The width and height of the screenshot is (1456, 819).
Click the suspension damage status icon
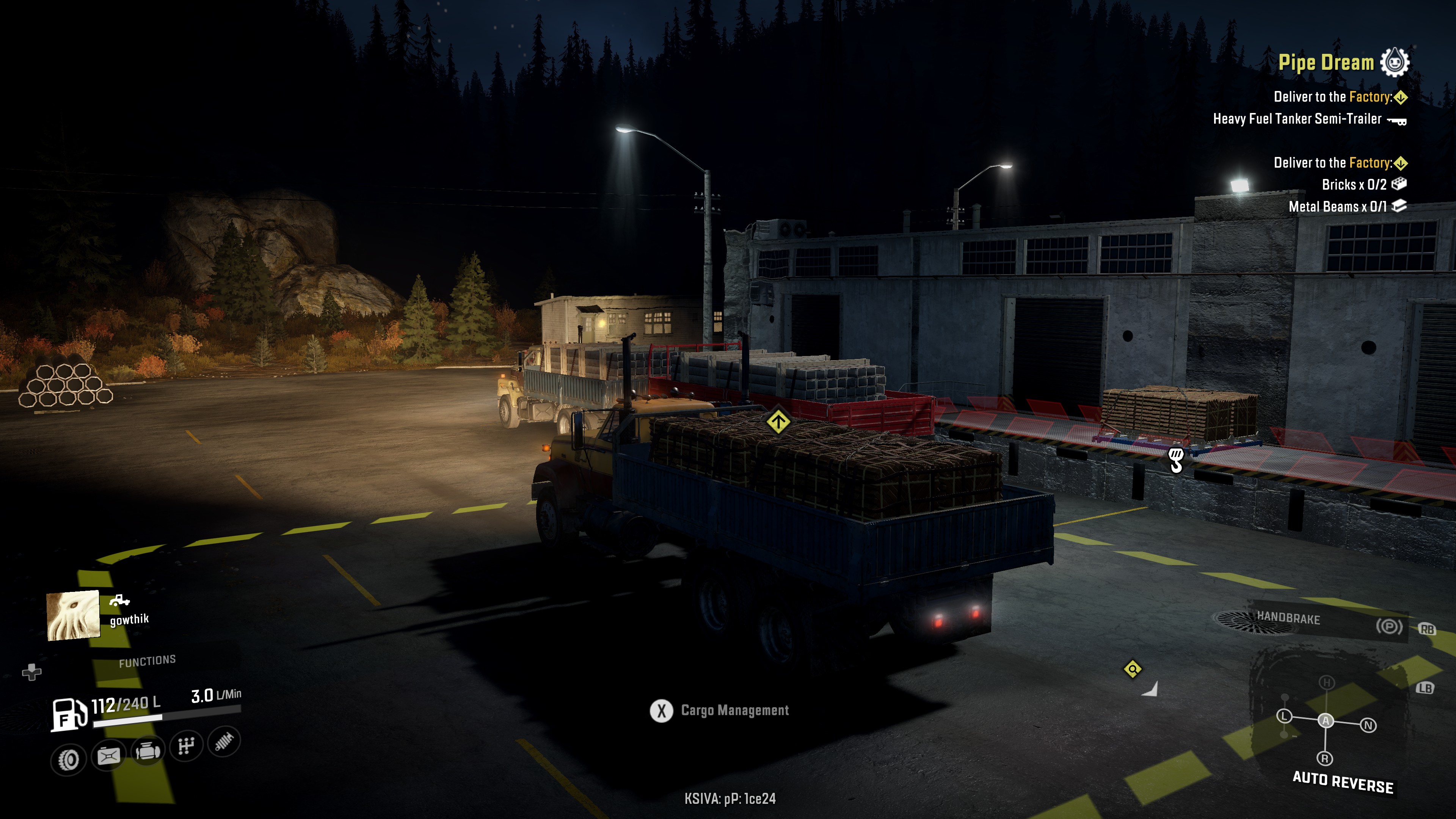tap(224, 742)
